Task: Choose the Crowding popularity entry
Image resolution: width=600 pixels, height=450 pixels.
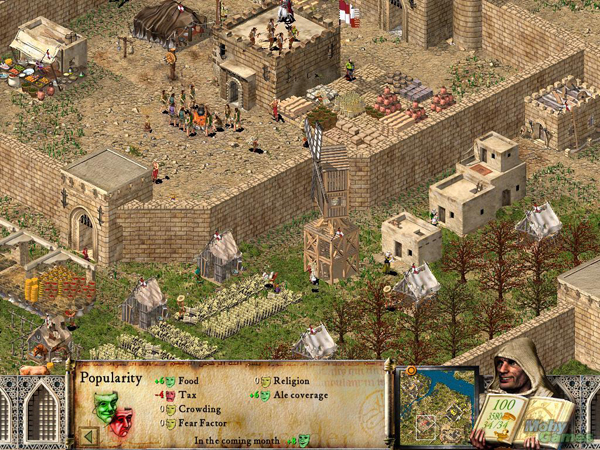Action: point(194,409)
